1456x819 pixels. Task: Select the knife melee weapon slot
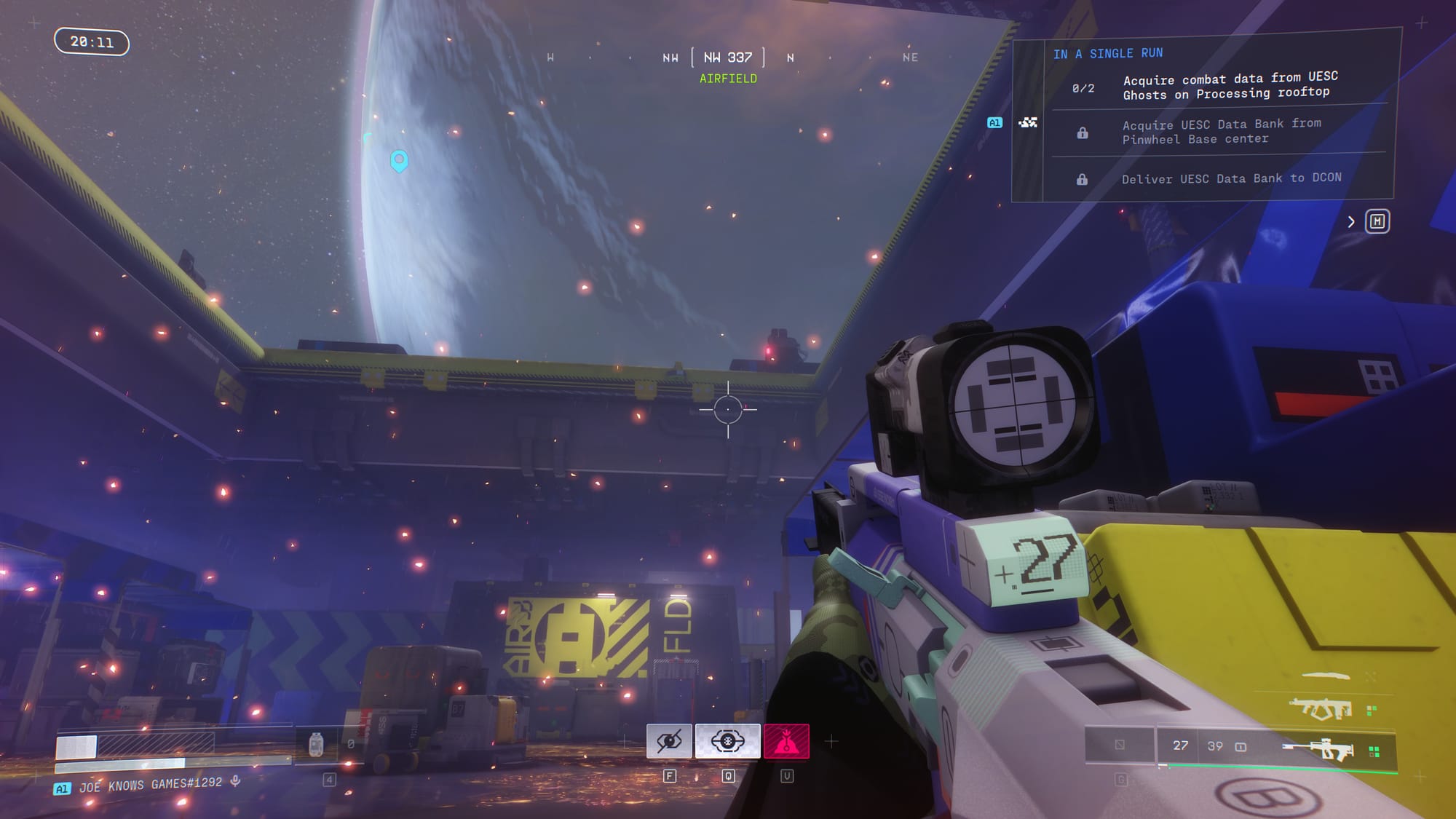coord(1326,676)
